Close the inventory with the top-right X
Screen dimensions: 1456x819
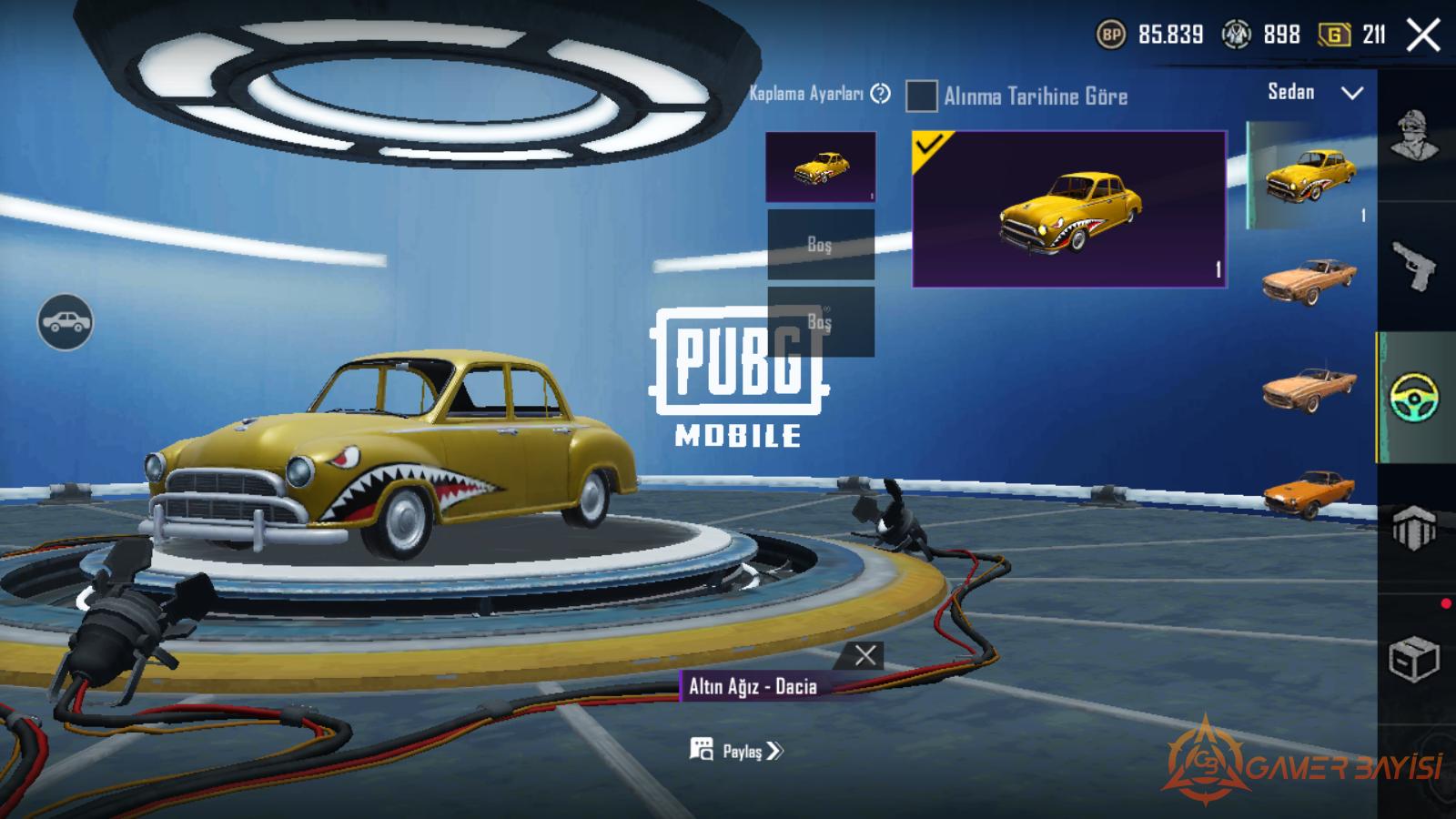(x=1423, y=35)
